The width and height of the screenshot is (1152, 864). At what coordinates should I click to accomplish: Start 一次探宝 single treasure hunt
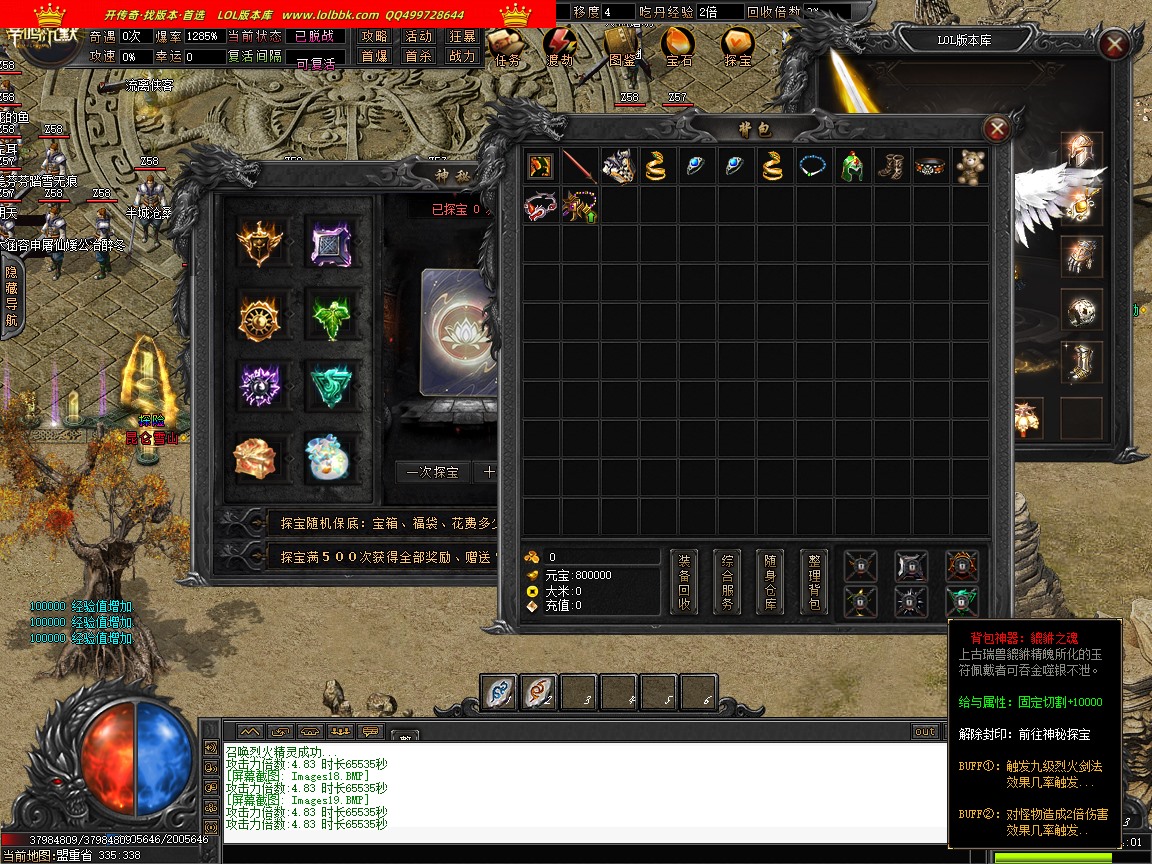tap(432, 472)
